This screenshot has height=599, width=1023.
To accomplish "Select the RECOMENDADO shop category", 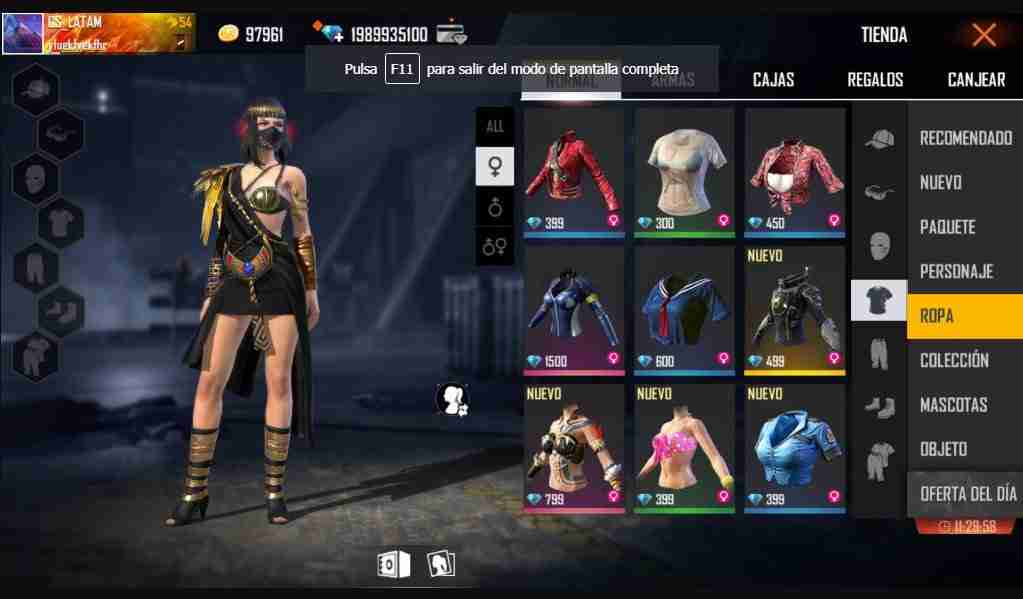I will 965,138.
